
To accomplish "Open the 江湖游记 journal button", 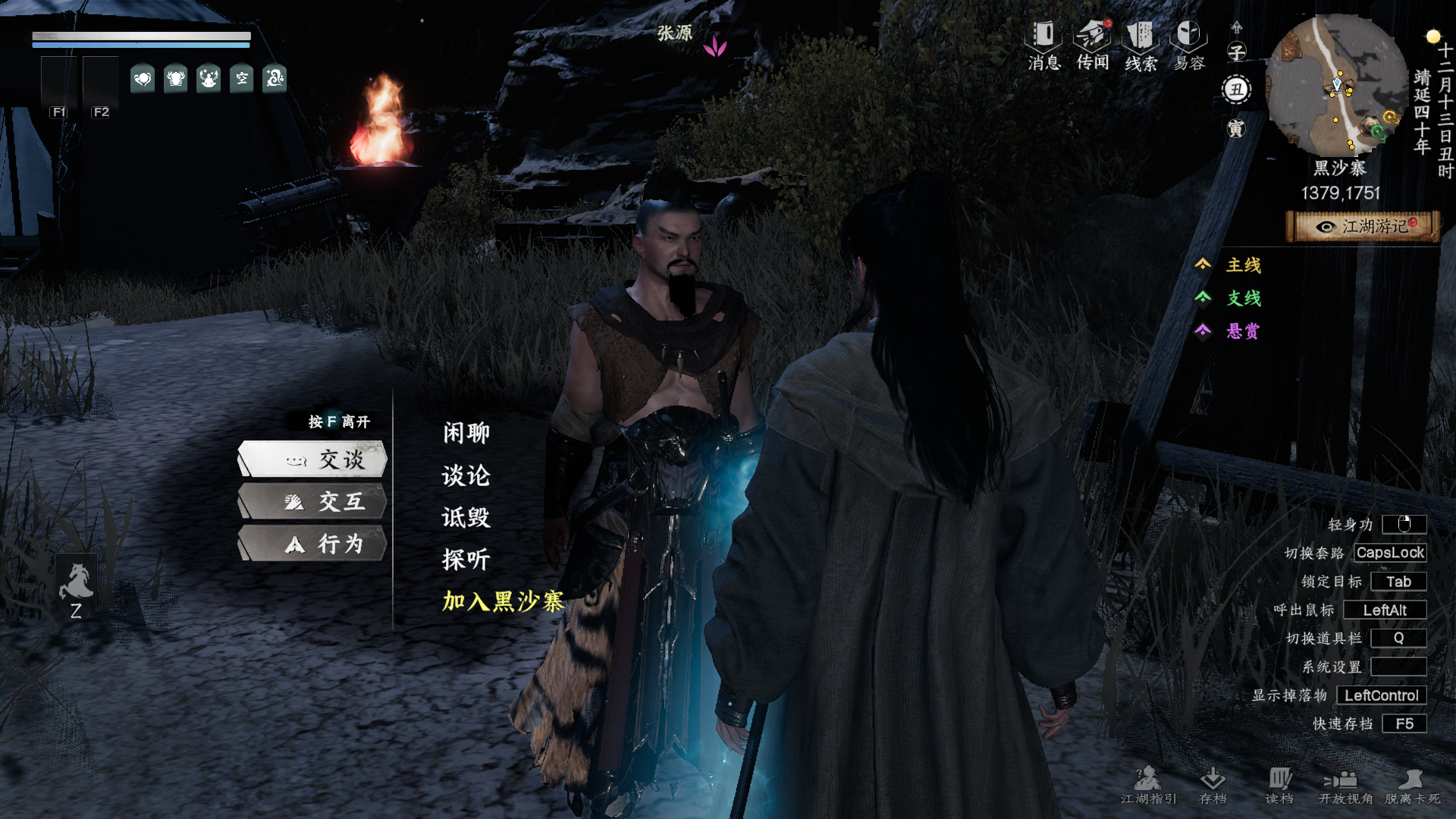I will (1363, 227).
